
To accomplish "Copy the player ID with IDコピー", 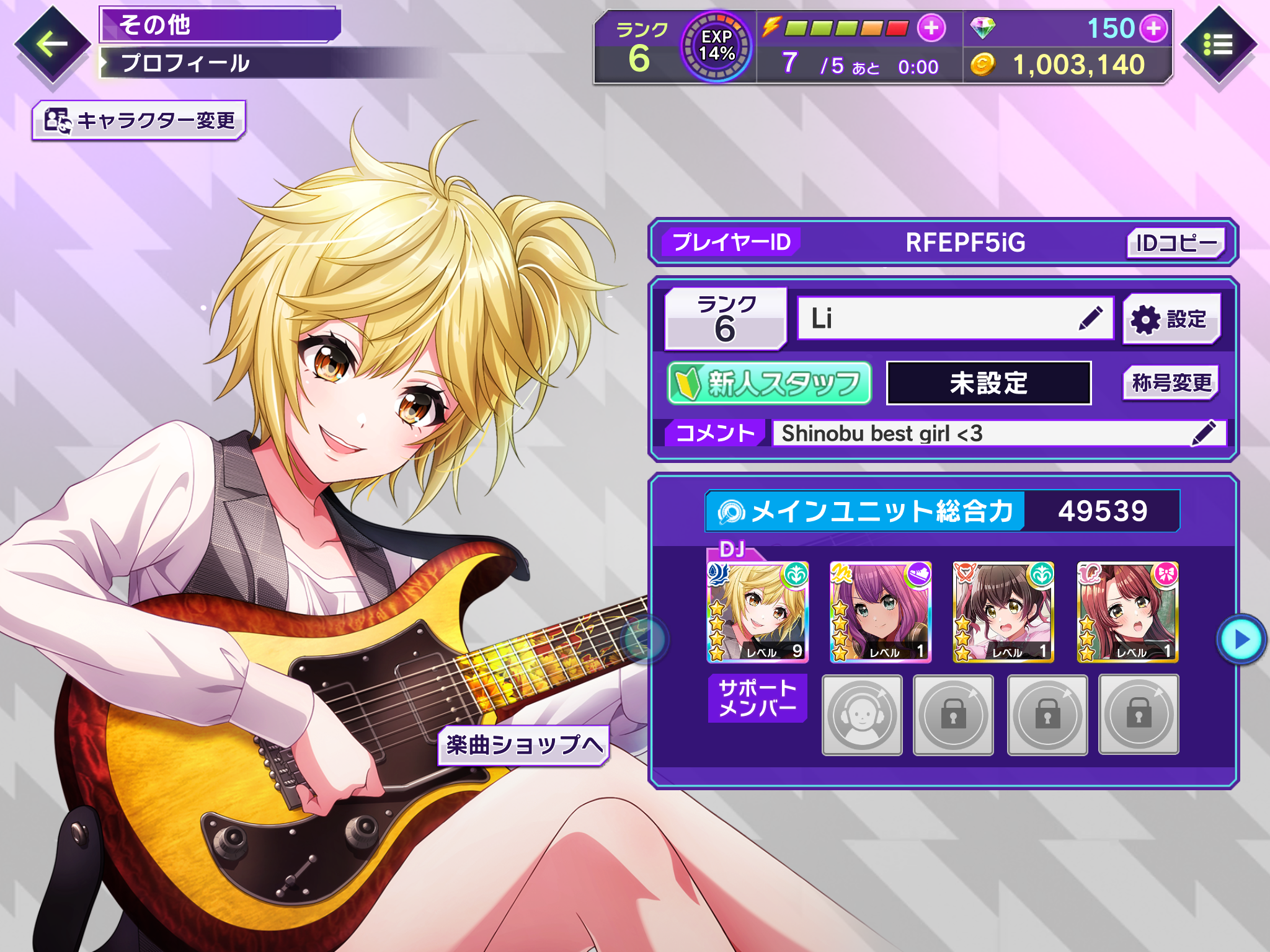I will click(x=1175, y=243).
